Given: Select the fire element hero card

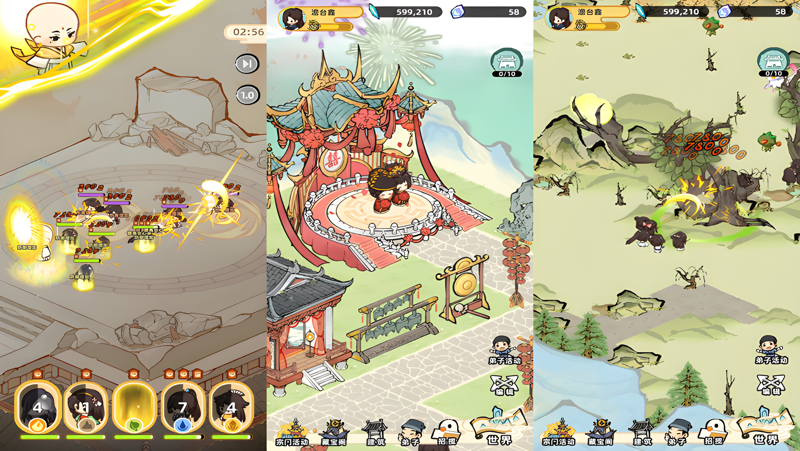Looking at the screenshot, I should pos(39,408).
